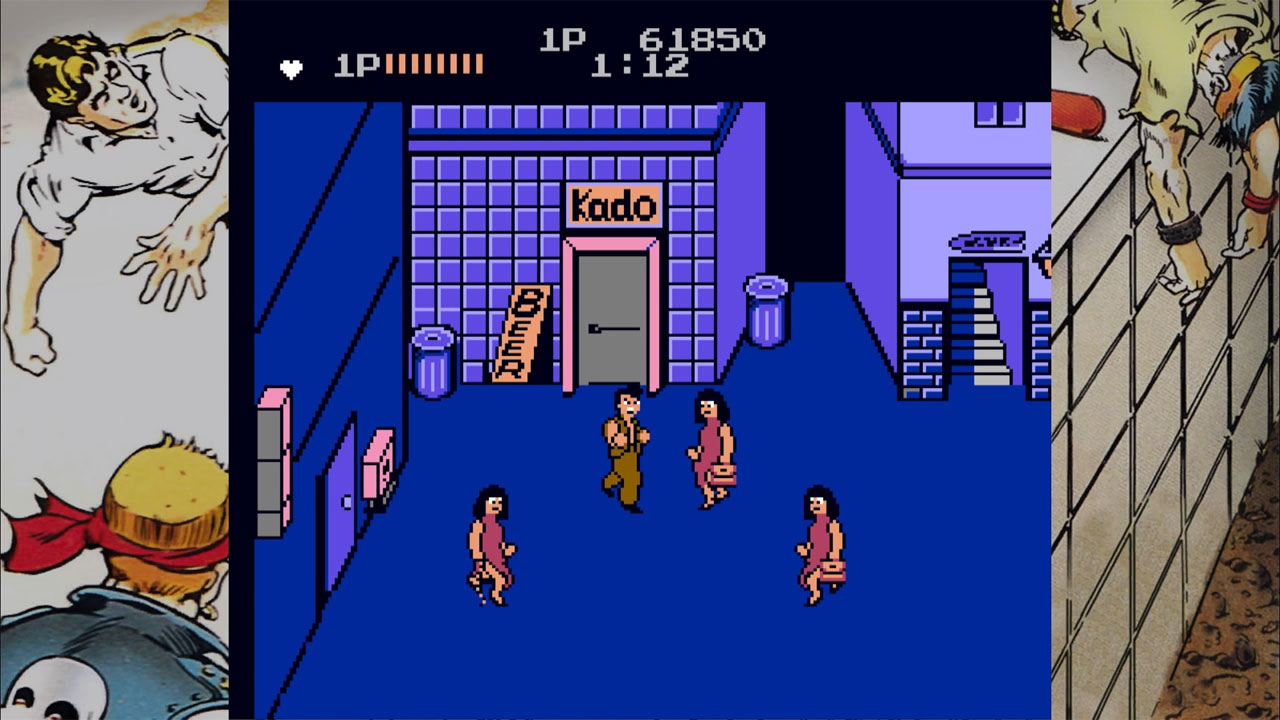Select the trash can right of the door
Viewport: 1280px width, 720px height.
click(x=766, y=310)
